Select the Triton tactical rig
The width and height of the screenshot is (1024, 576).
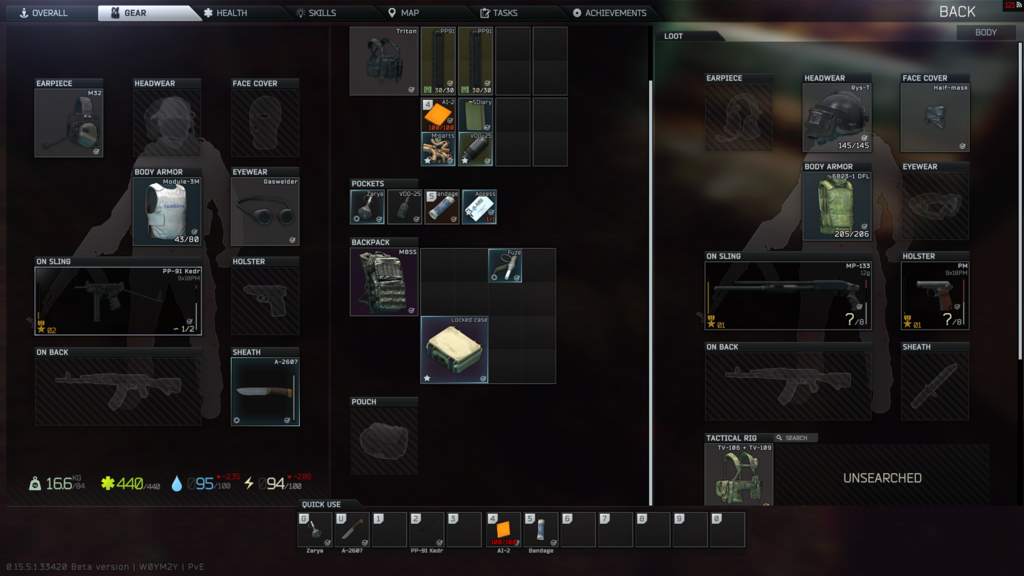tap(384, 61)
